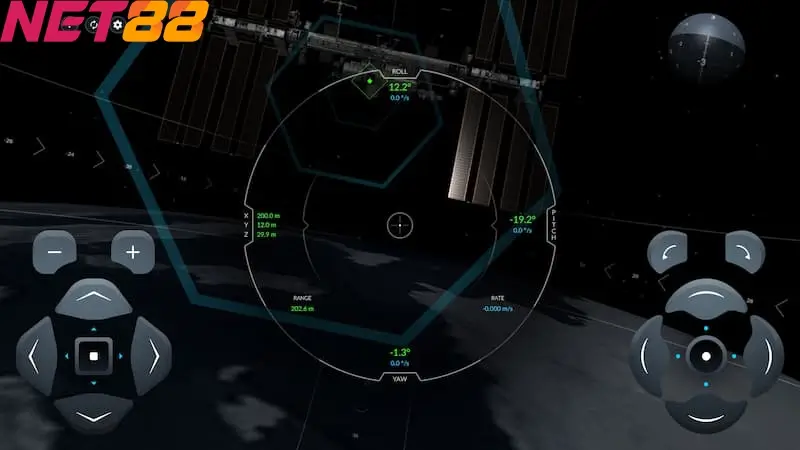Roll right with the clockwise arrow button
Viewport: 800px width, 450px height.
(744, 252)
